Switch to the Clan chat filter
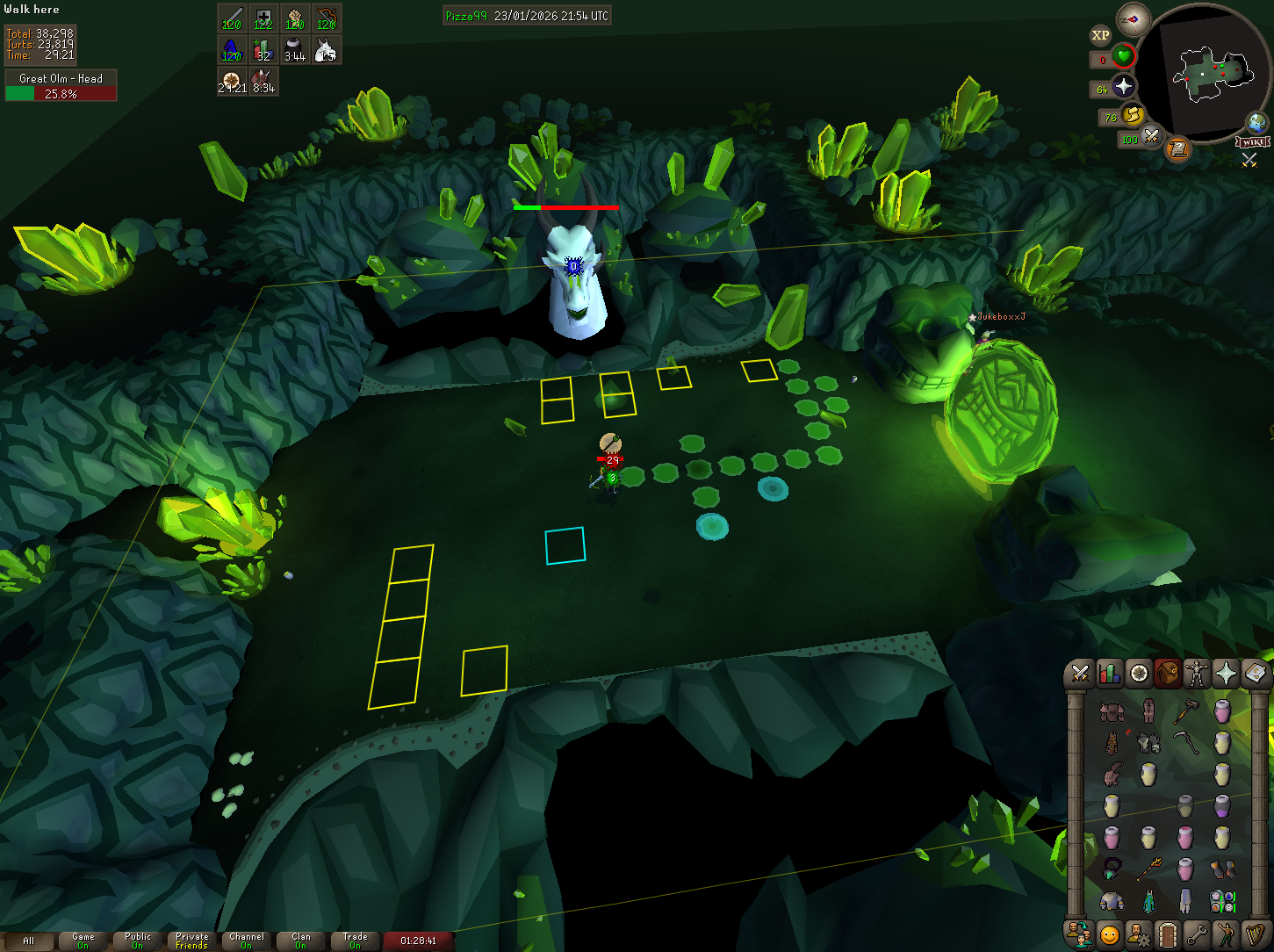 (x=301, y=941)
